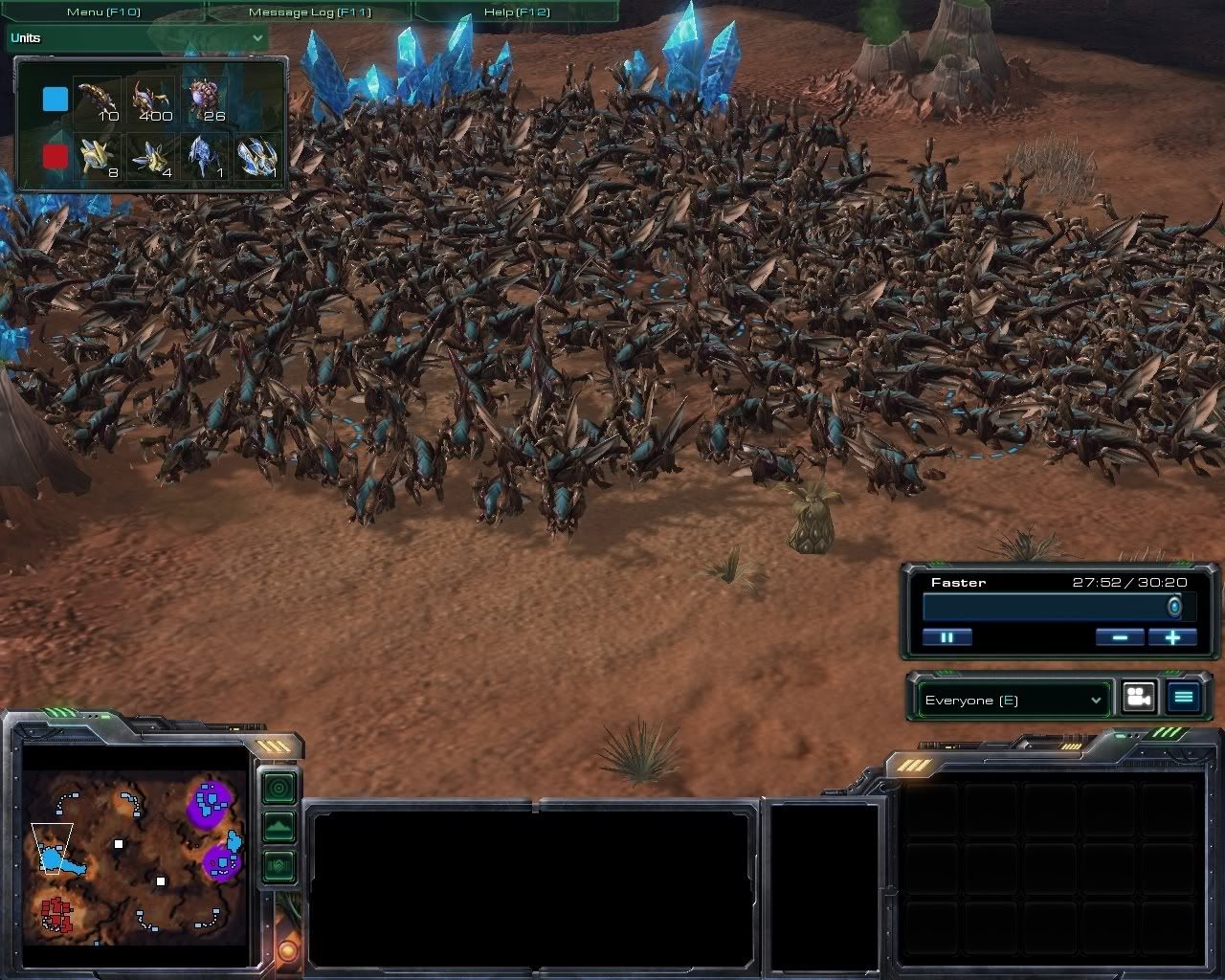Pause the replay playback
This screenshot has width=1225, height=980.
[947, 637]
